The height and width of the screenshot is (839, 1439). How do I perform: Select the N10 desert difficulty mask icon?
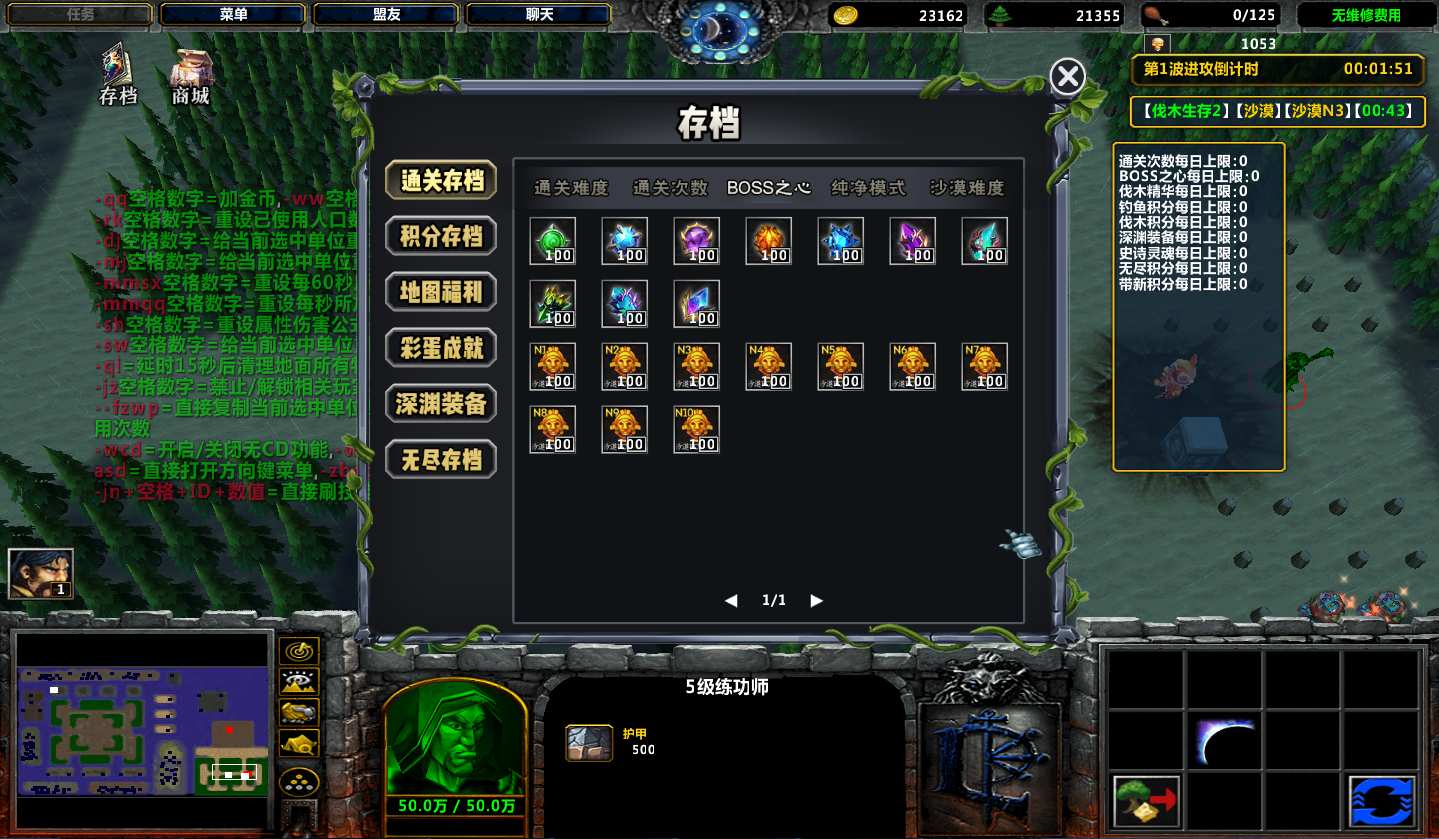coord(696,429)
